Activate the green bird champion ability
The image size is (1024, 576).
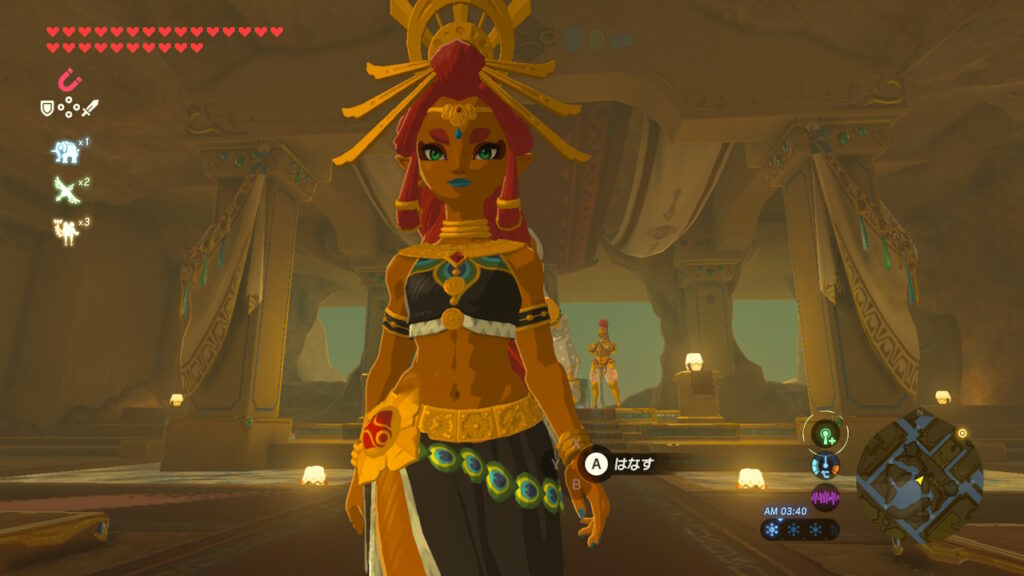(65, 190)
